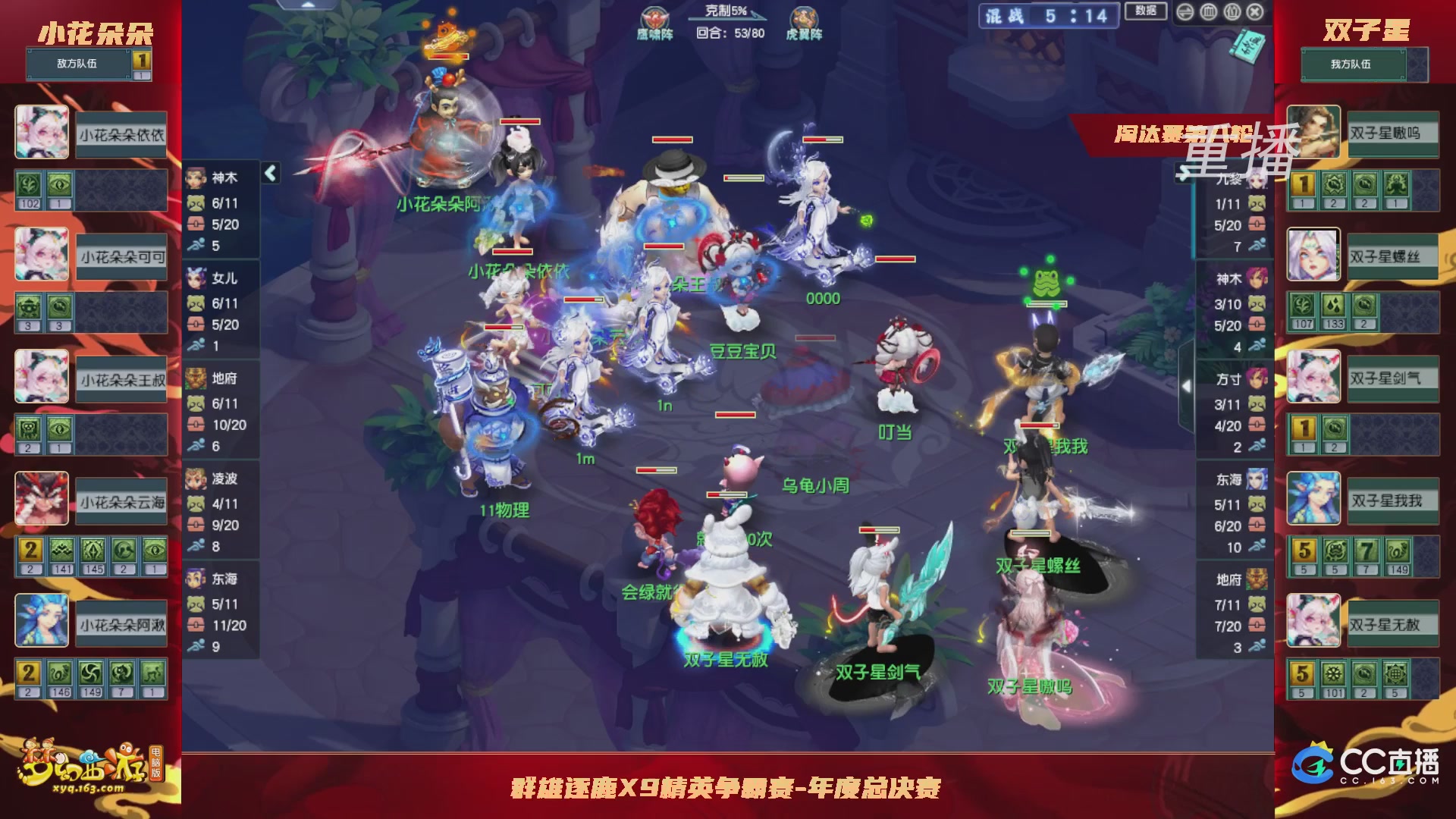Click the 敌方队伍 enemy team button
Image resolution: width=1456 pixels, height=819 pixels.
pyautogui.click(x=76, y=64)
